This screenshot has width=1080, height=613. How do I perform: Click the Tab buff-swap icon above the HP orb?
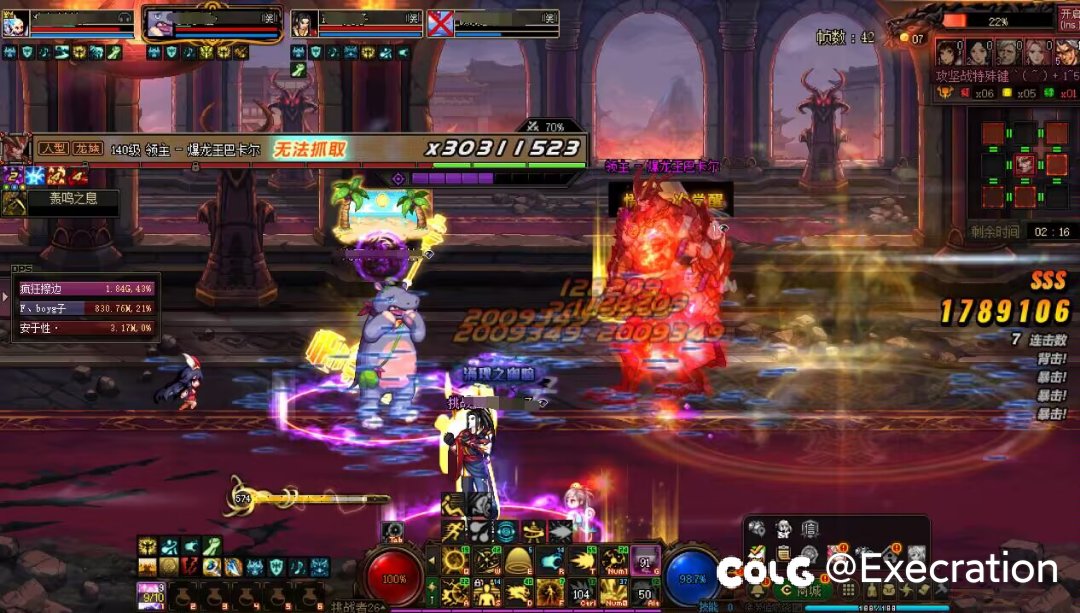click(392, 531)
